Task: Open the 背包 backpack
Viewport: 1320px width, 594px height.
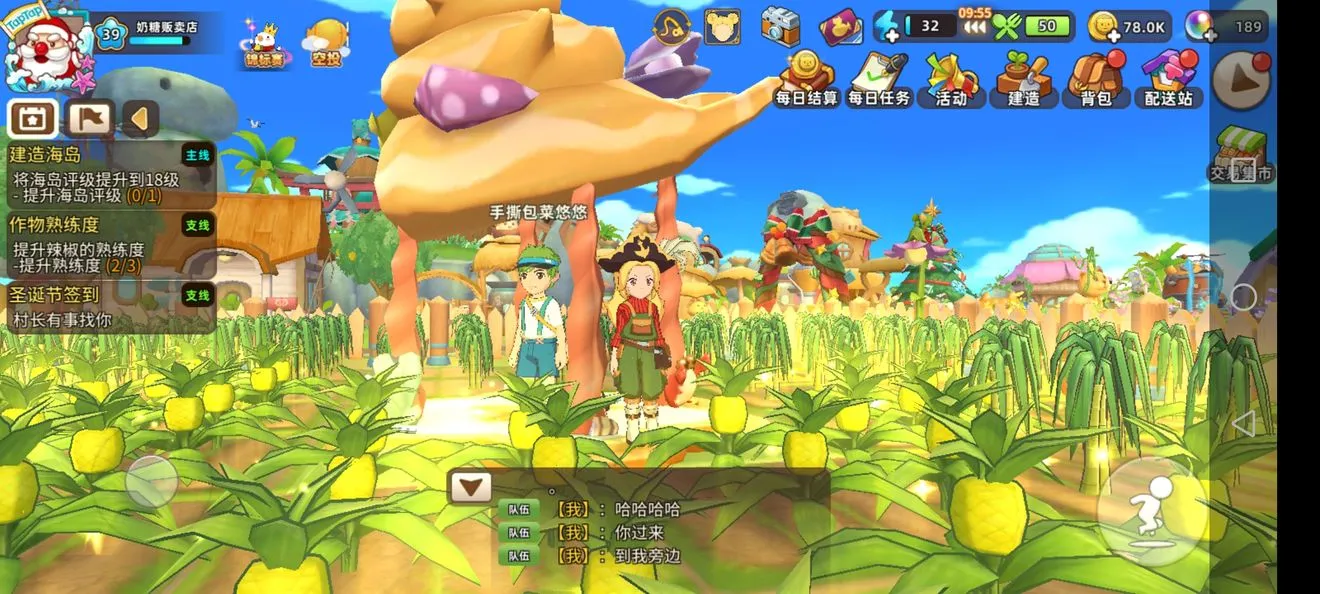Action: click(1095, 78)
